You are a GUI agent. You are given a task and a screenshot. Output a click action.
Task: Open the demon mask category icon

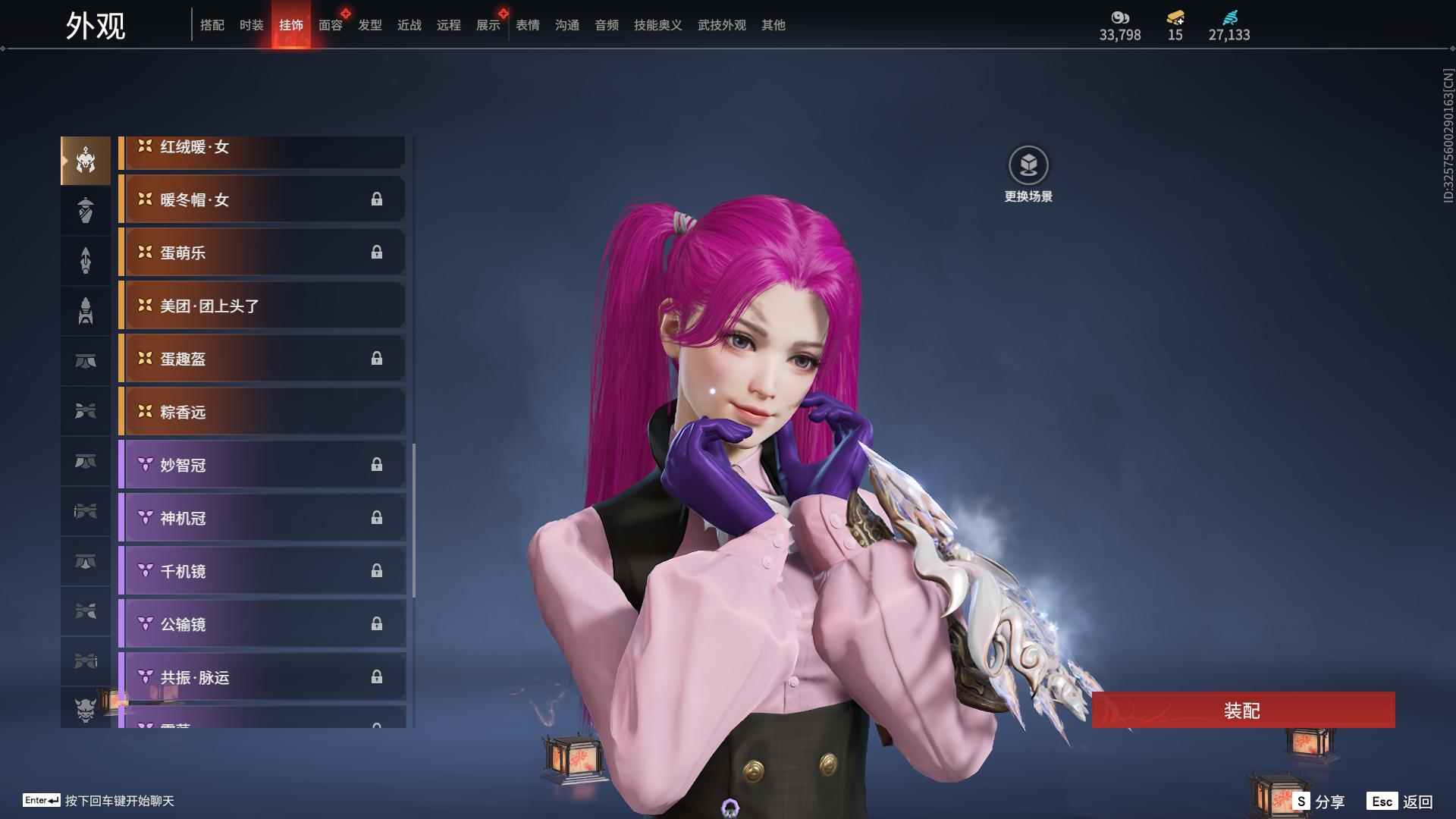[x=86, y=710]
